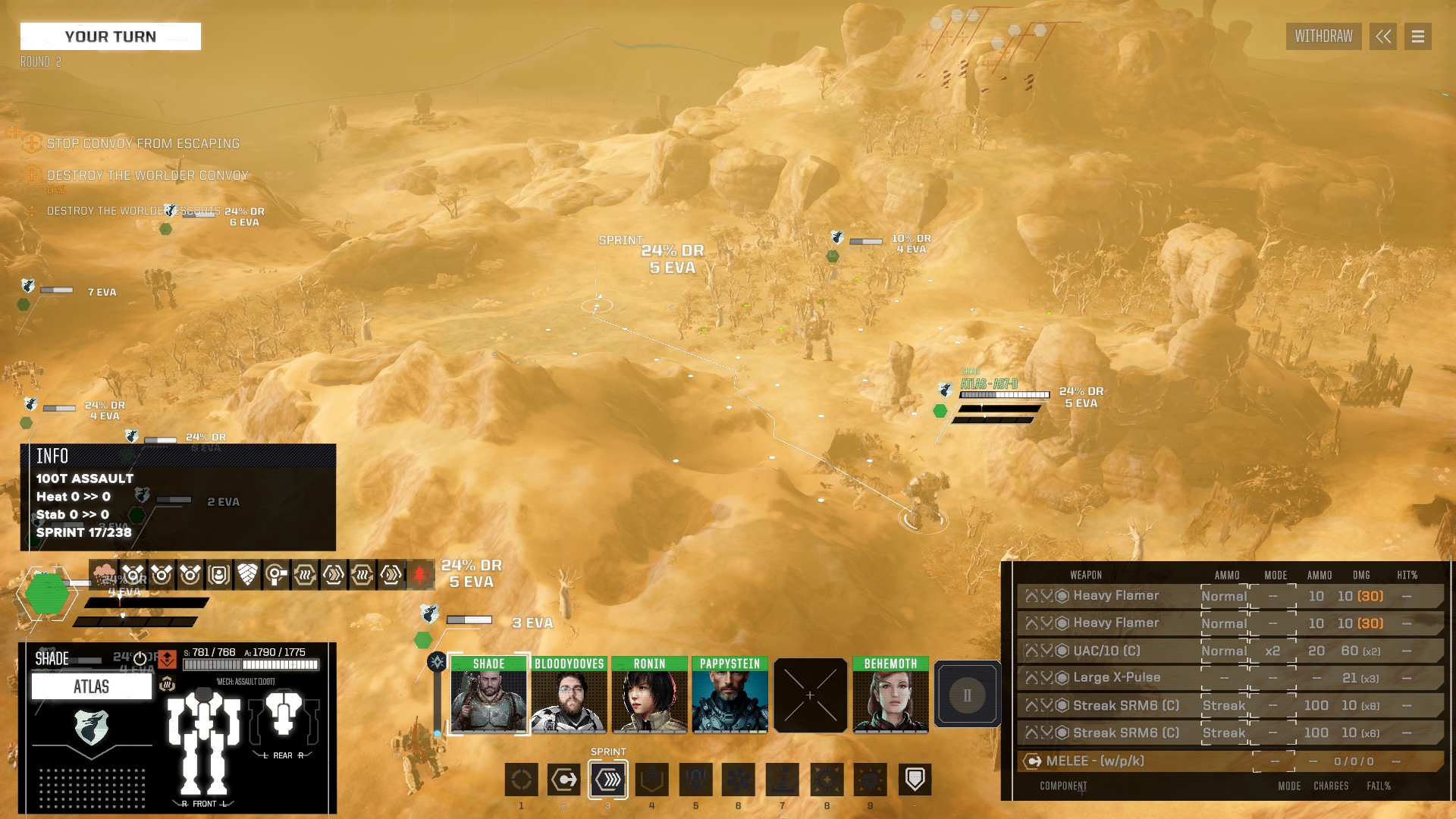The image size is (1456, 819).
Task: Select the Destroy the Worlder Convoy objective
Action: coord(147,175)
